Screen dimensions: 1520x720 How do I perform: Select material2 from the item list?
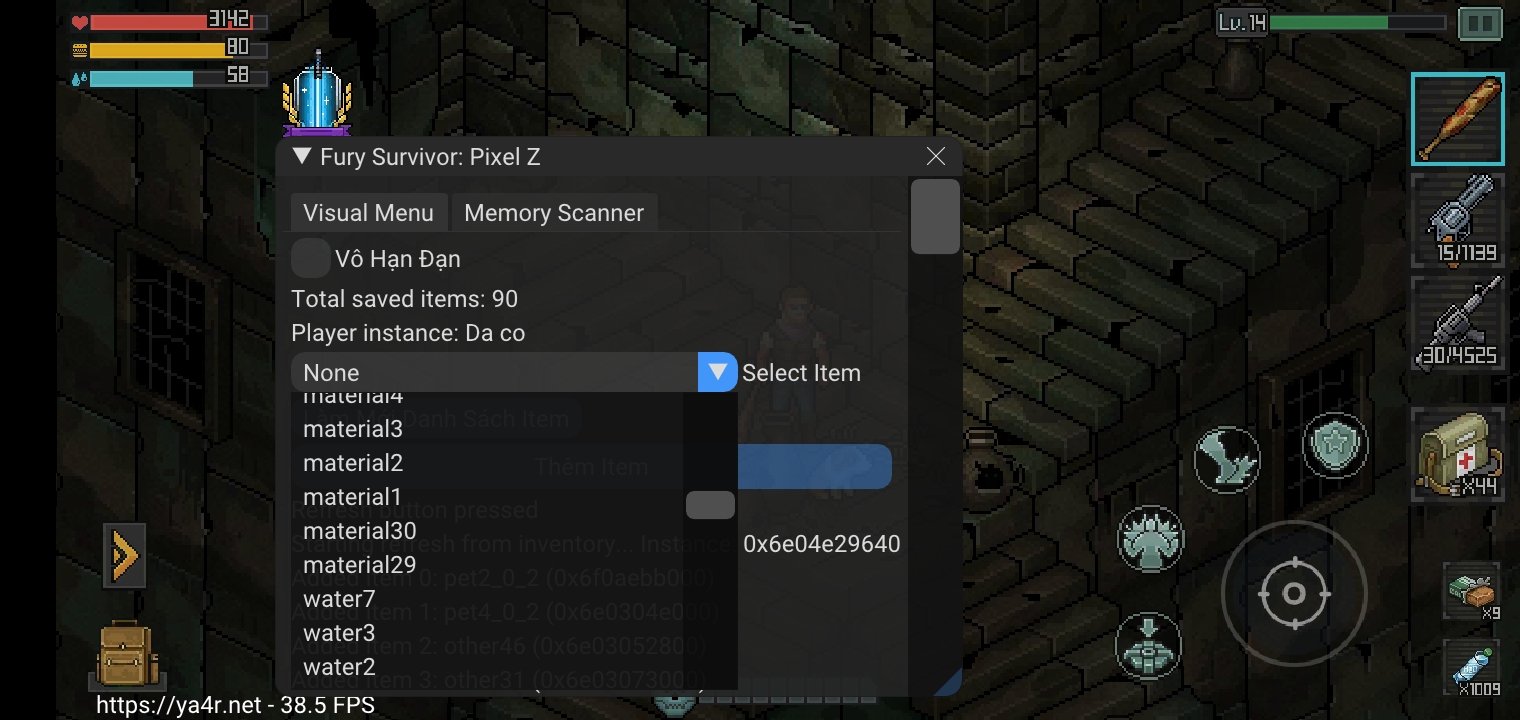353,462
